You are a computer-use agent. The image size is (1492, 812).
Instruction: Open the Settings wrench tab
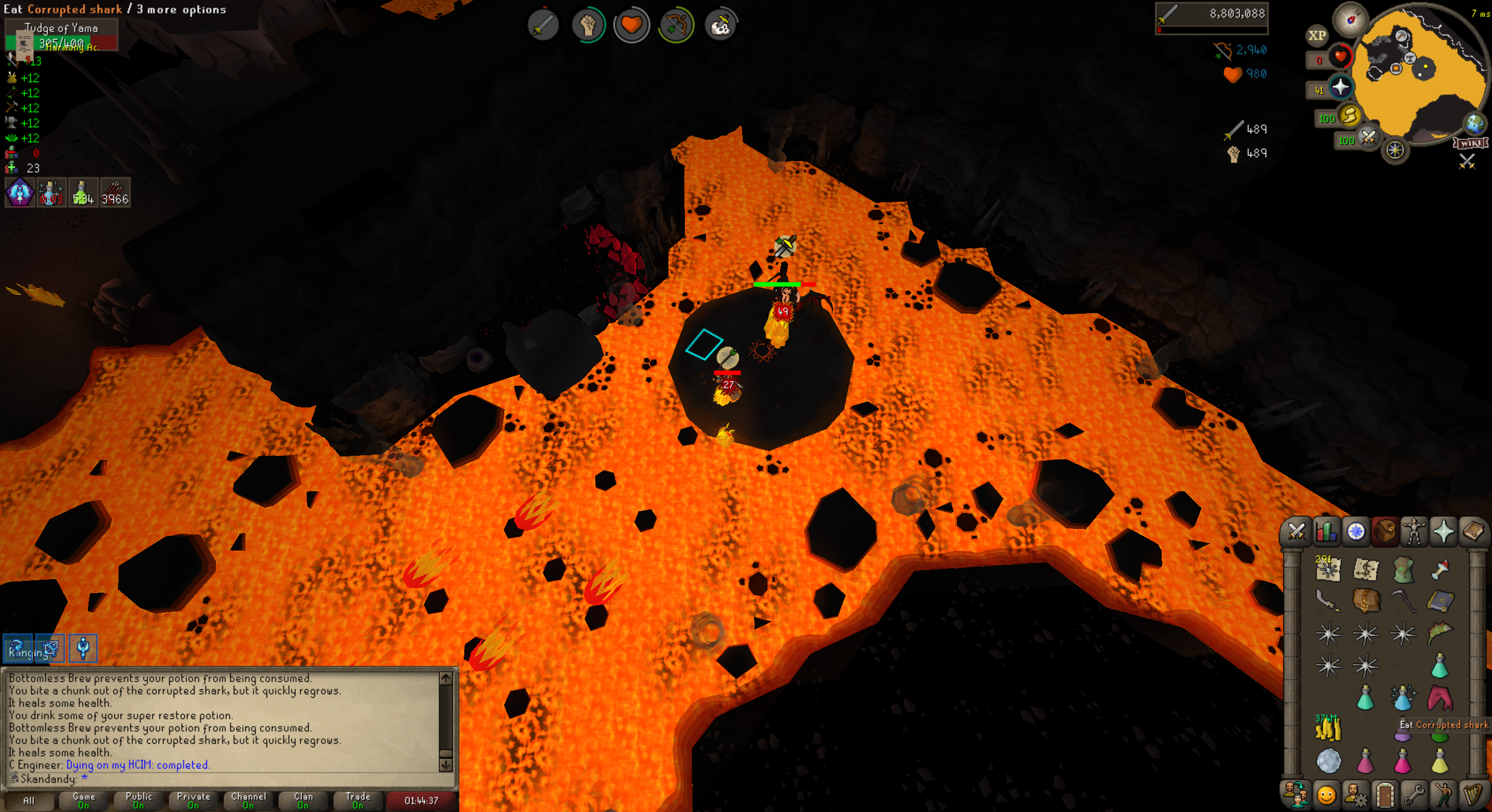pos(1414,795)
